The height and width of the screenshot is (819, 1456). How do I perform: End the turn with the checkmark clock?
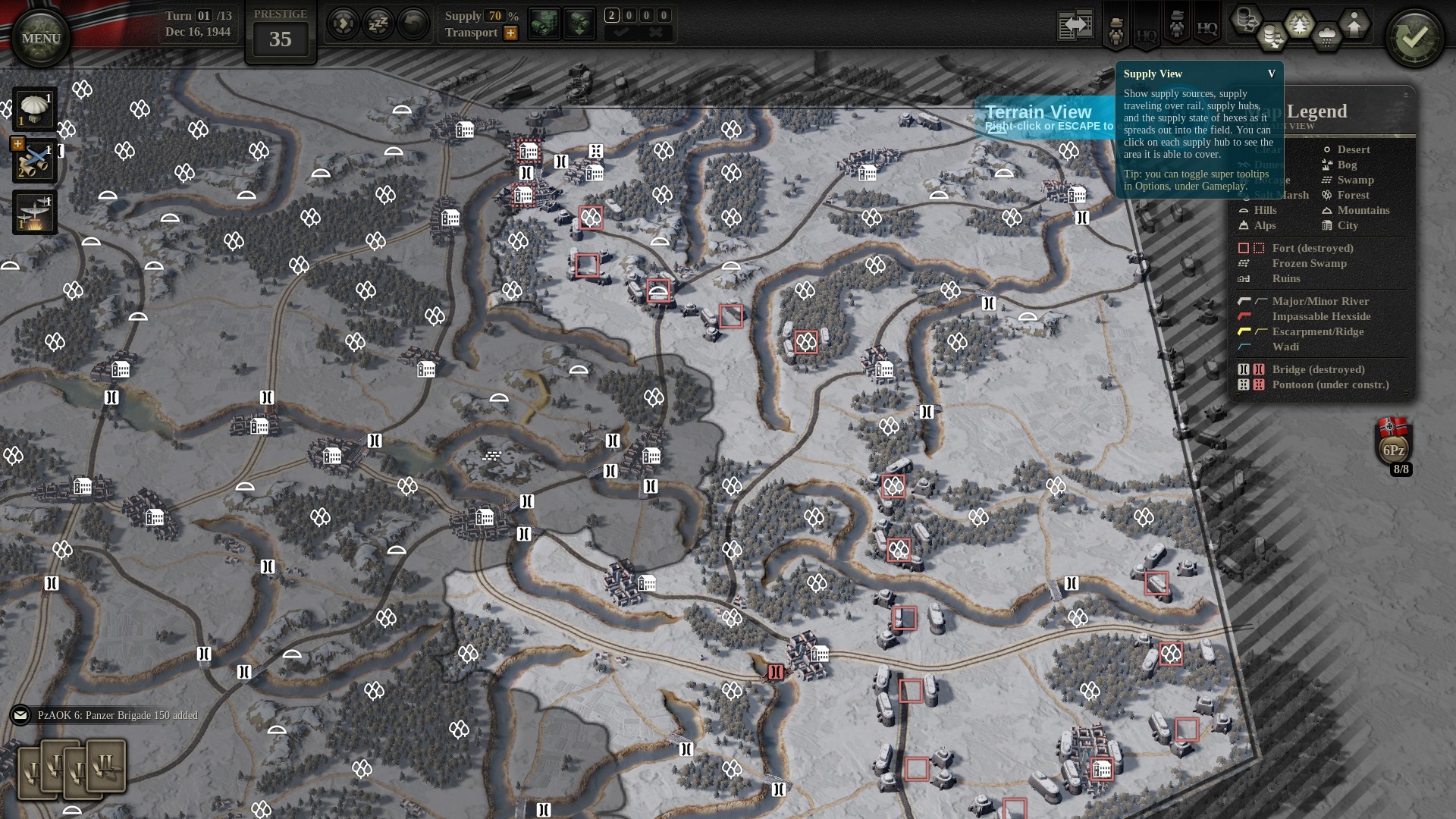pos(1414,38)
